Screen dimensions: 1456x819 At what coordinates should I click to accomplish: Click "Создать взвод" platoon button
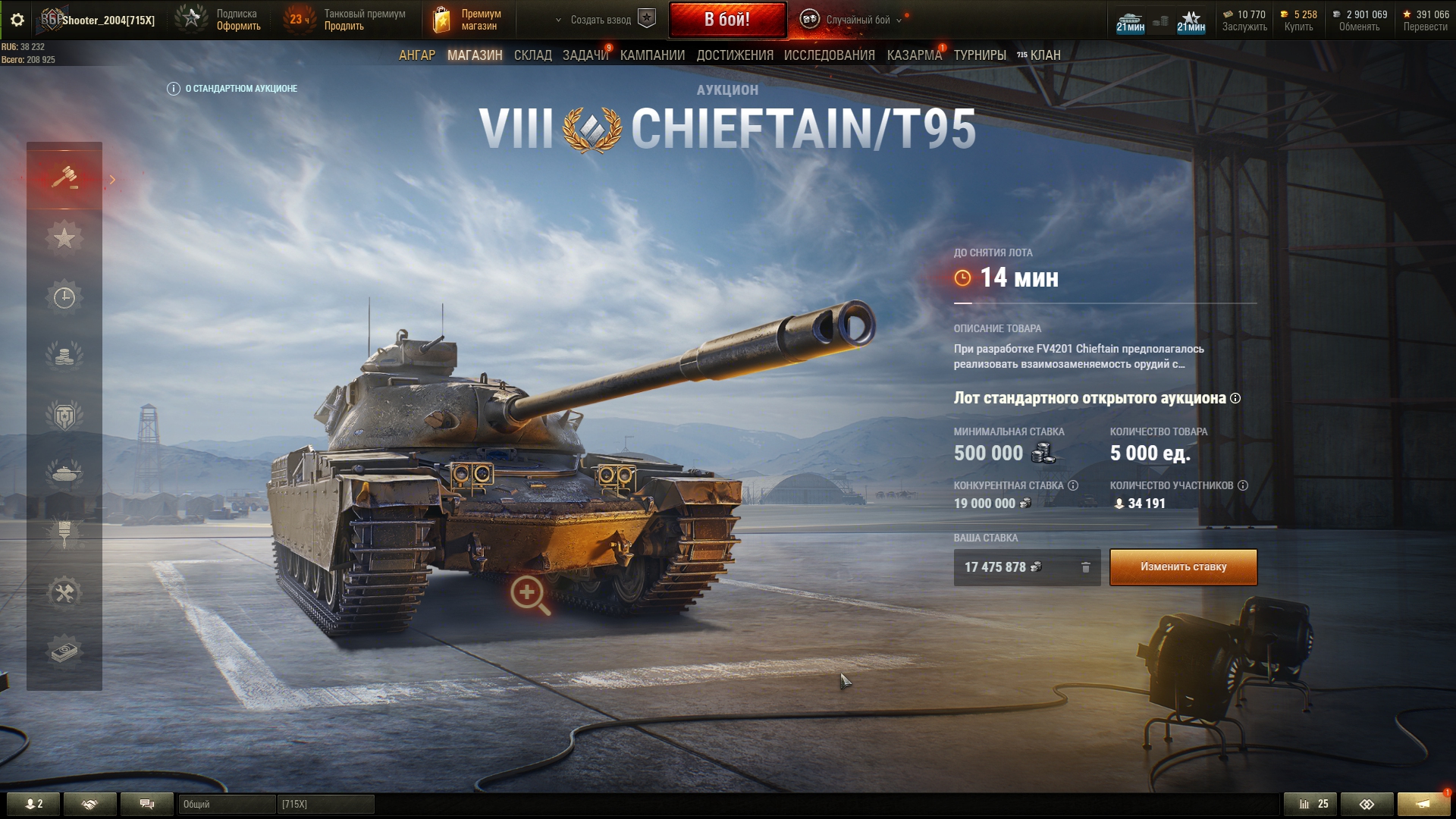click(601, 20)
